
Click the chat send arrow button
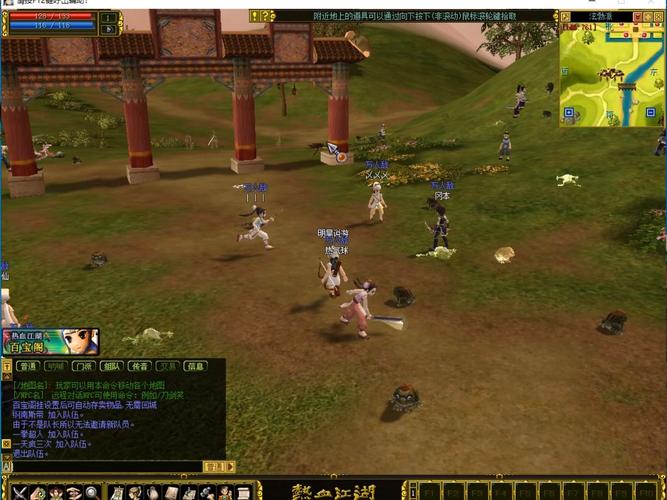pyautogui.click(x=230, y=466)
